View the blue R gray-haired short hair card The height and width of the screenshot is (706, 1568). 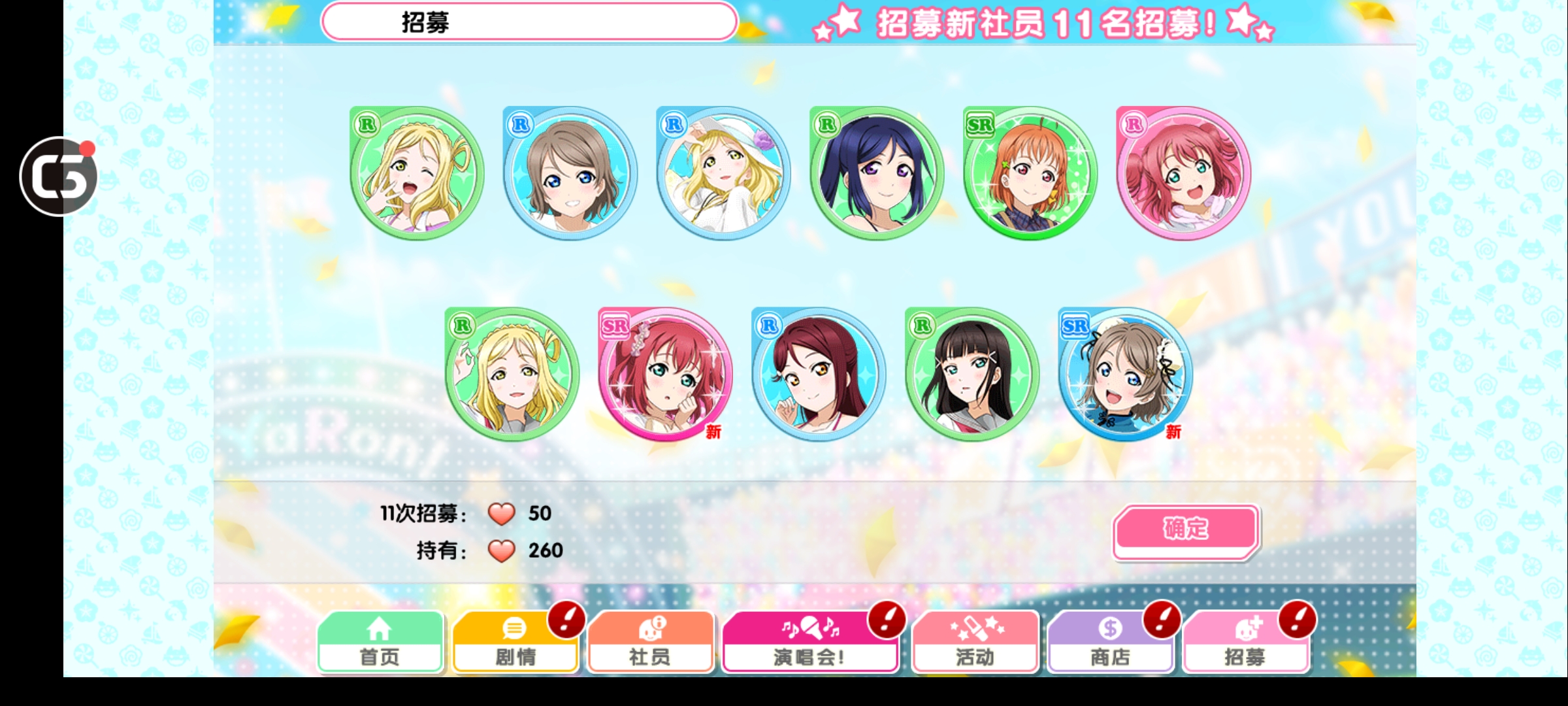pyautogui.click(x=570, y=173)
